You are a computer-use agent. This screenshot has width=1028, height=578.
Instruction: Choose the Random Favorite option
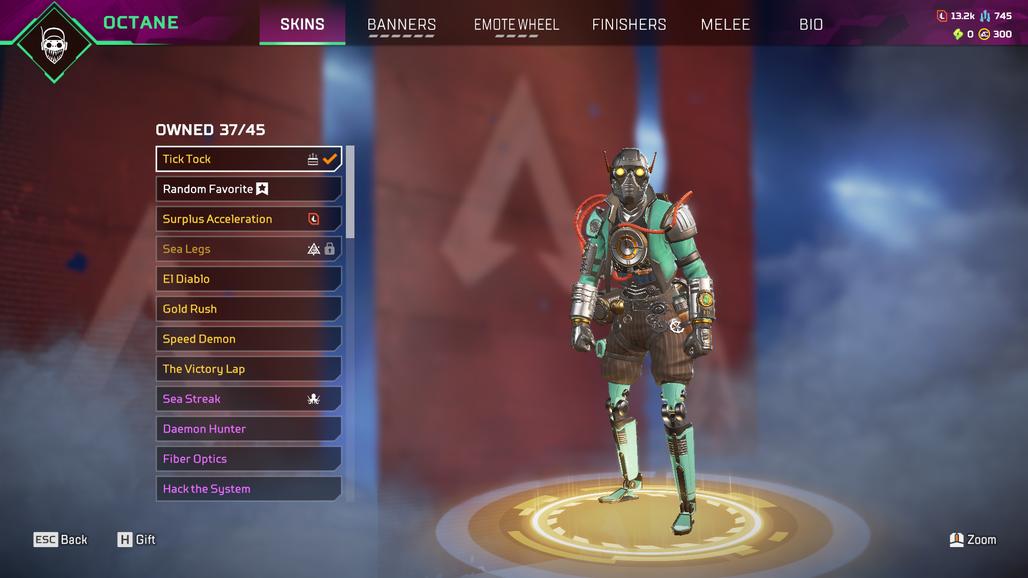click(x=248, y=189)
